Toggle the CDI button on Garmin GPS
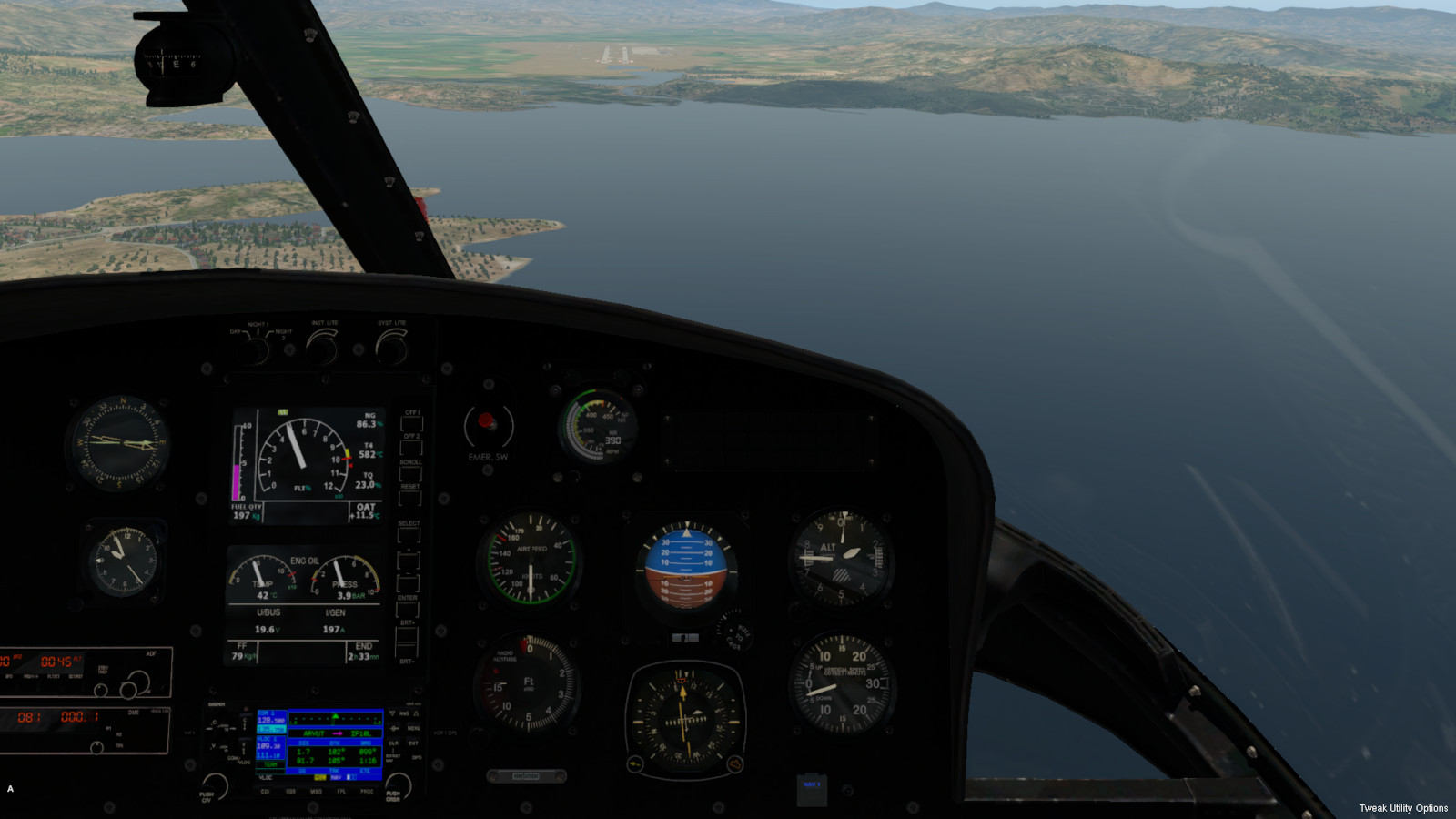1456x819 pixels. (266, 792)
